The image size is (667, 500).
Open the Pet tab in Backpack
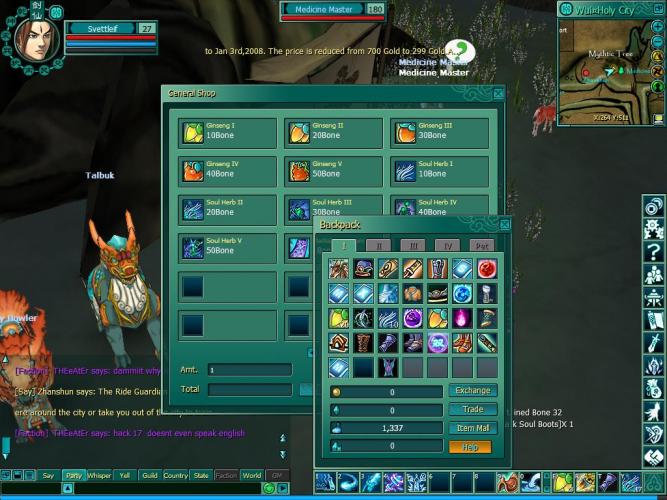(x=482, y=245)
